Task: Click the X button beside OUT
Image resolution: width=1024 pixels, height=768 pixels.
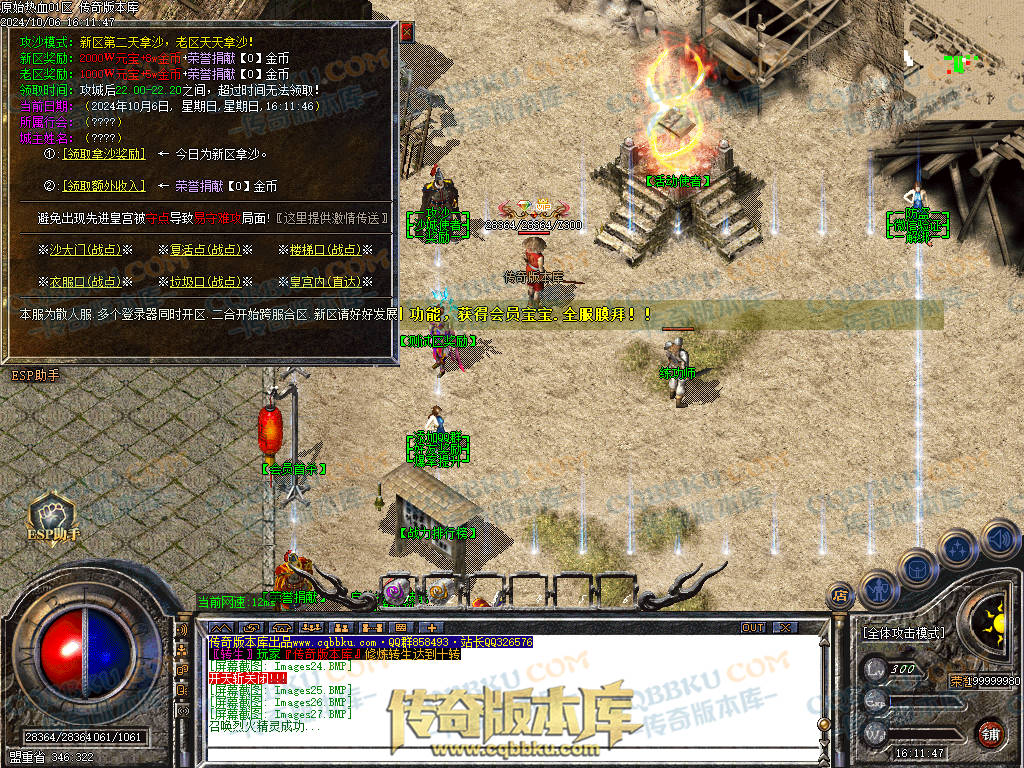Action: [785, 627]
